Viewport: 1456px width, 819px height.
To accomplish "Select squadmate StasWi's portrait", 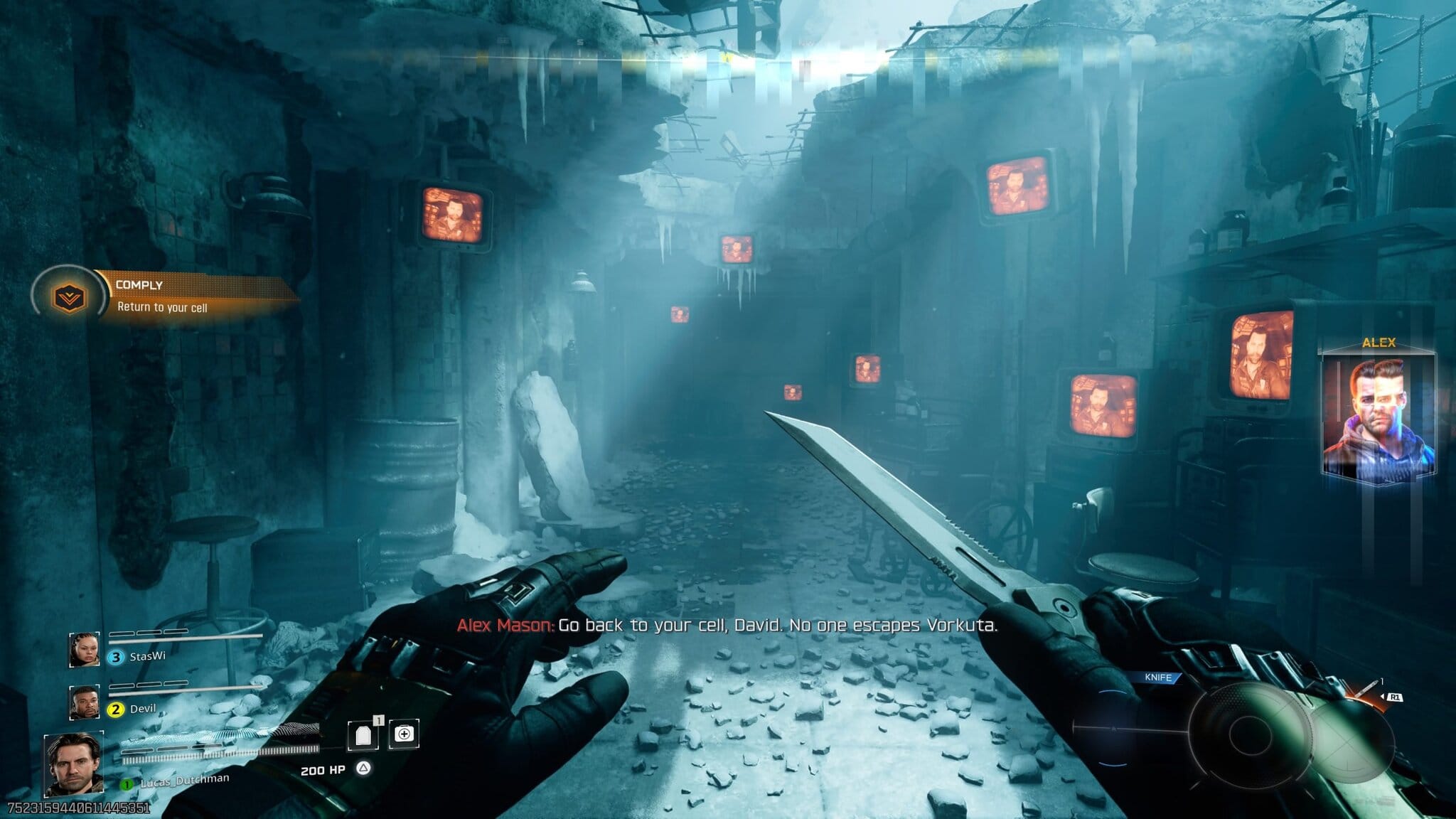I will [x=84, y=650].
